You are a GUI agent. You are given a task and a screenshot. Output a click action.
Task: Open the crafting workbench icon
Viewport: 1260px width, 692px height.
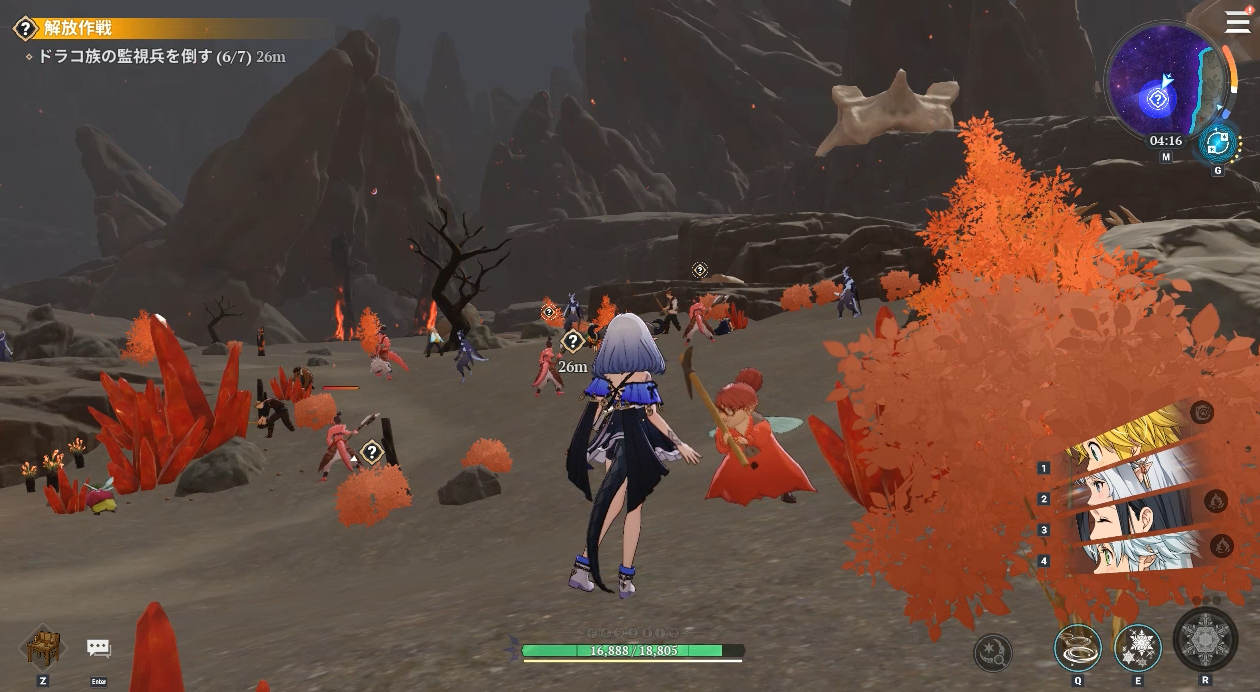click(x=43, y=647)
